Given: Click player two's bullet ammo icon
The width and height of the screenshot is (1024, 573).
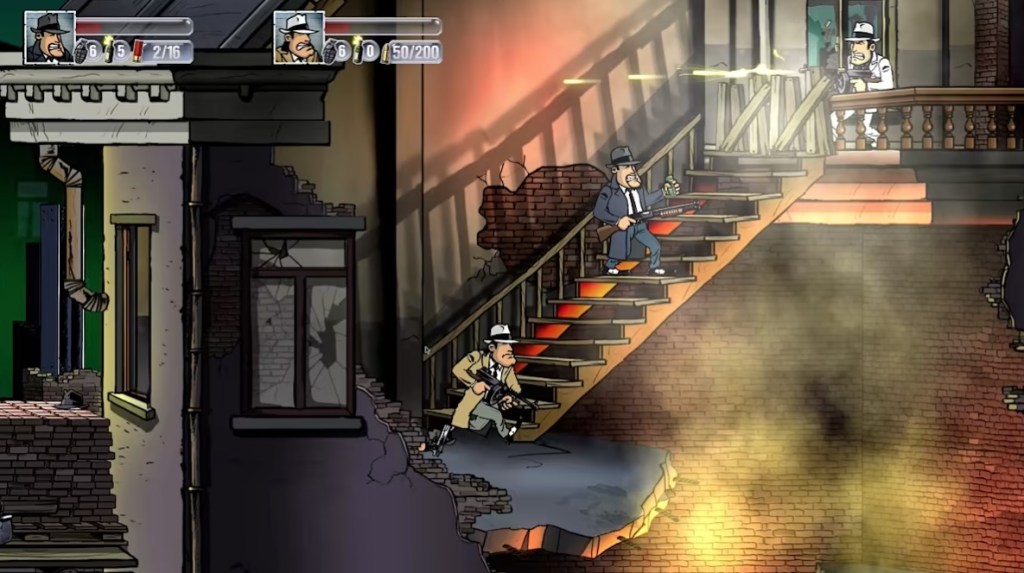Looking at the screenshot, I should tap(384, 52).
